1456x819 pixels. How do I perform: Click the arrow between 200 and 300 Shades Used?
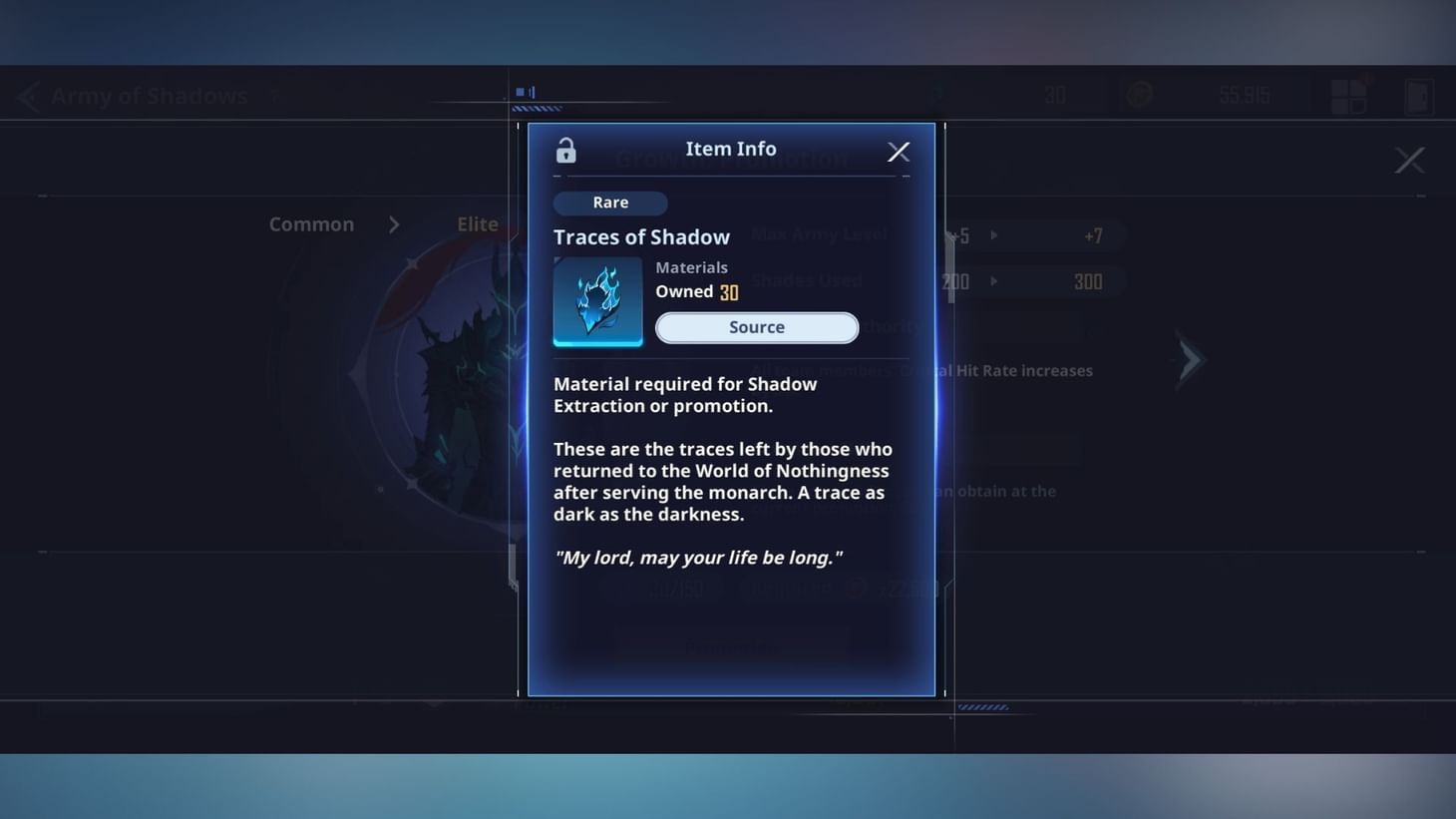tap(993, 281)
